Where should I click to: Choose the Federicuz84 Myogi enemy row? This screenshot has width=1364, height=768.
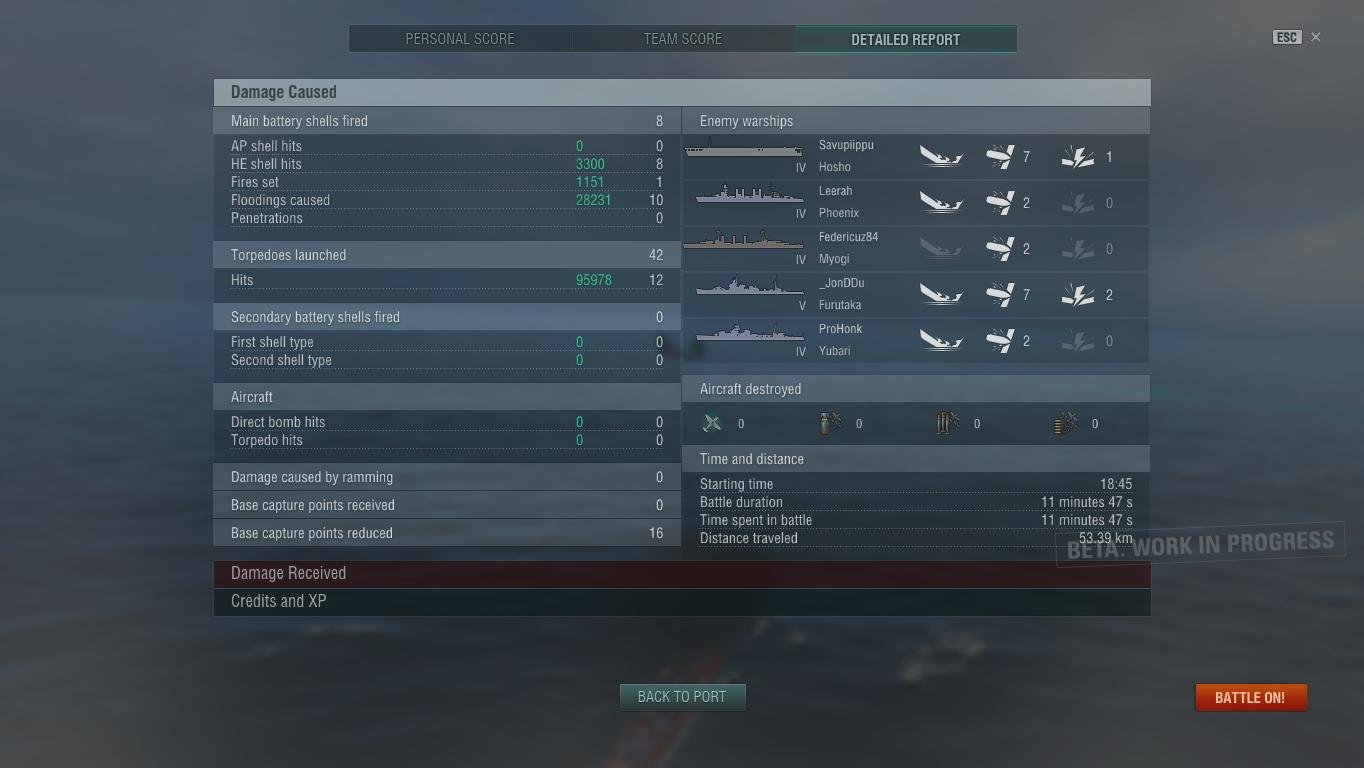915,249
